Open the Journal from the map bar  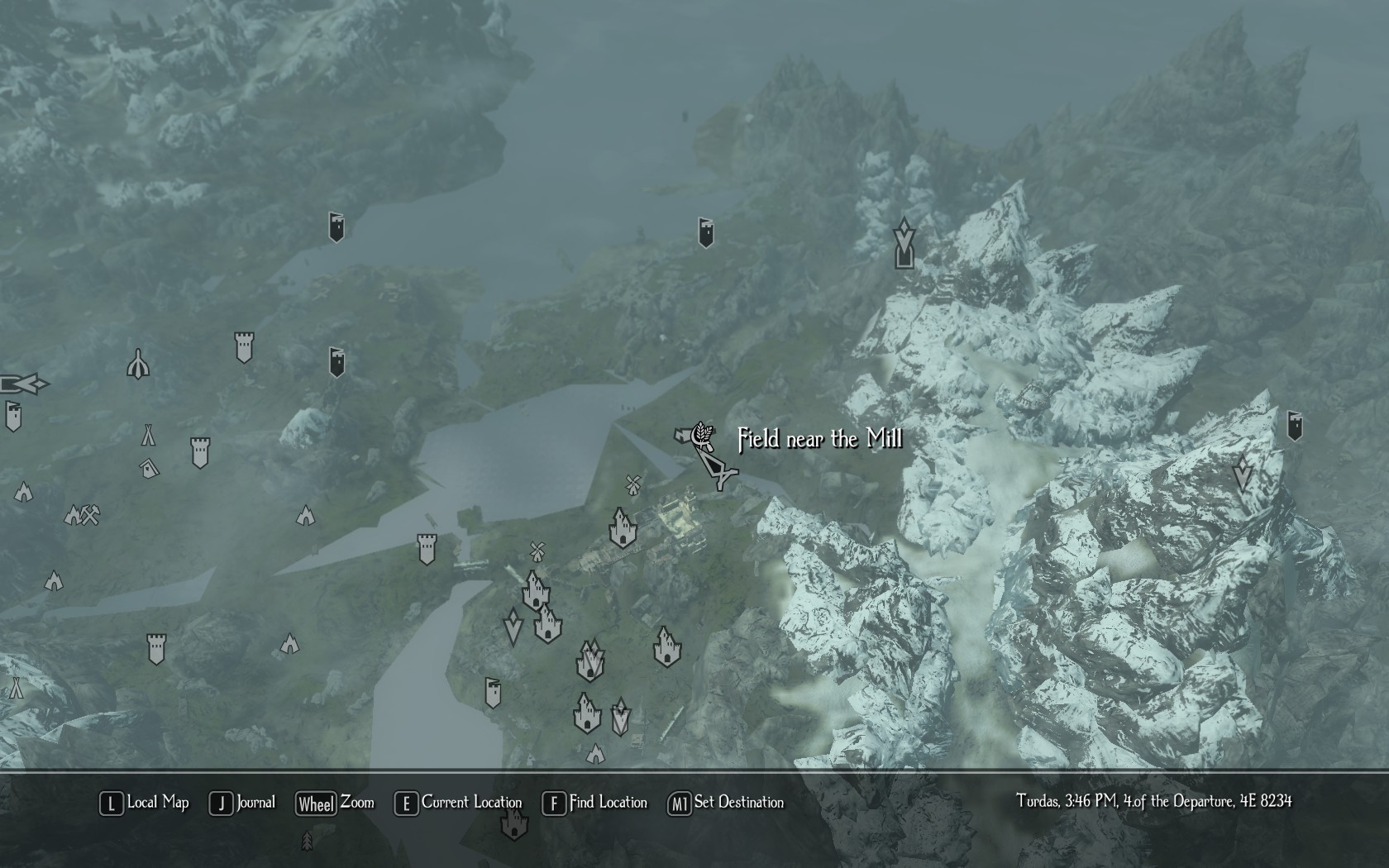coord(243,803)
